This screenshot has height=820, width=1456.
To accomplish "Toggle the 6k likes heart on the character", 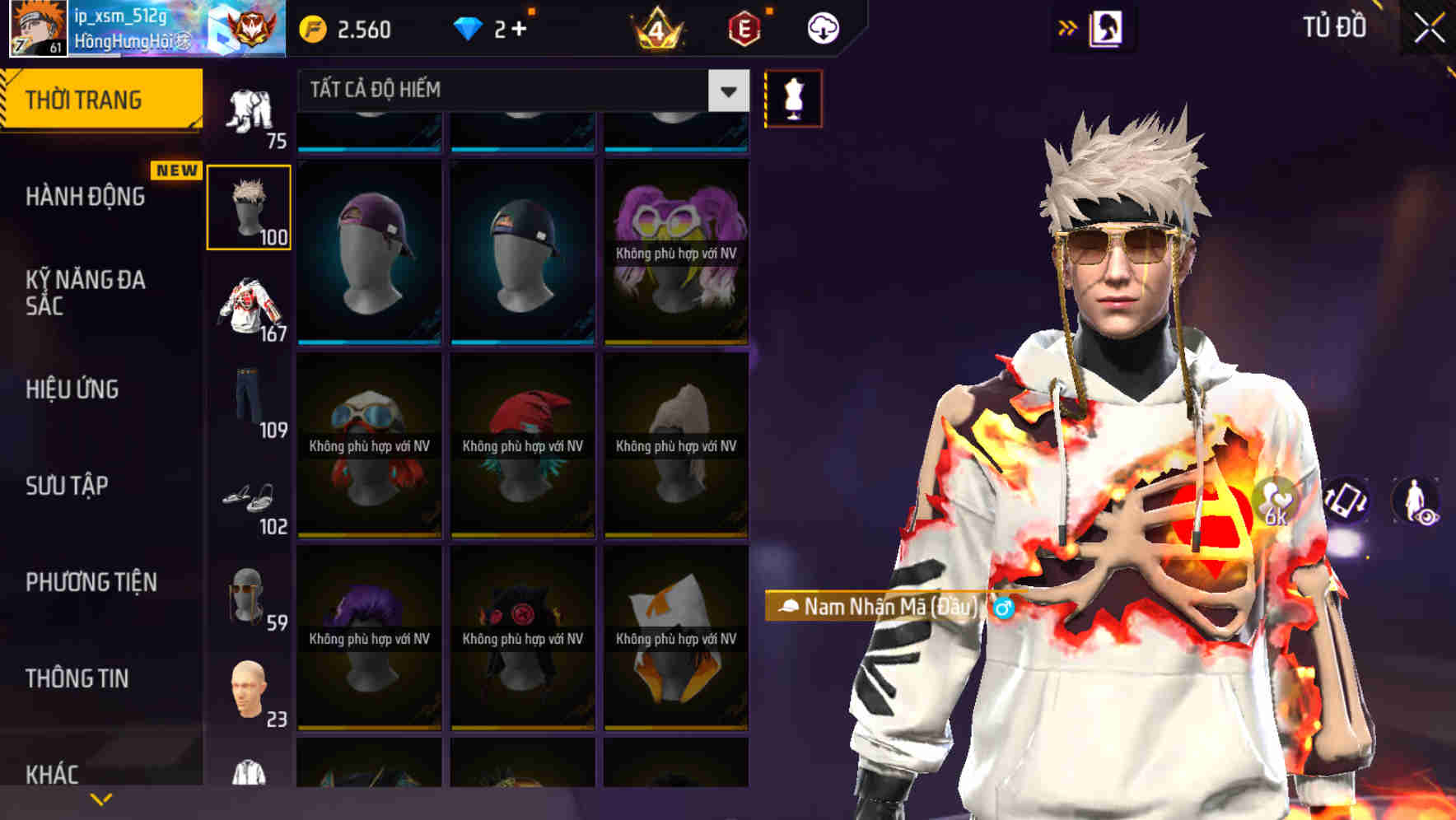I will tap(1275, 502).
